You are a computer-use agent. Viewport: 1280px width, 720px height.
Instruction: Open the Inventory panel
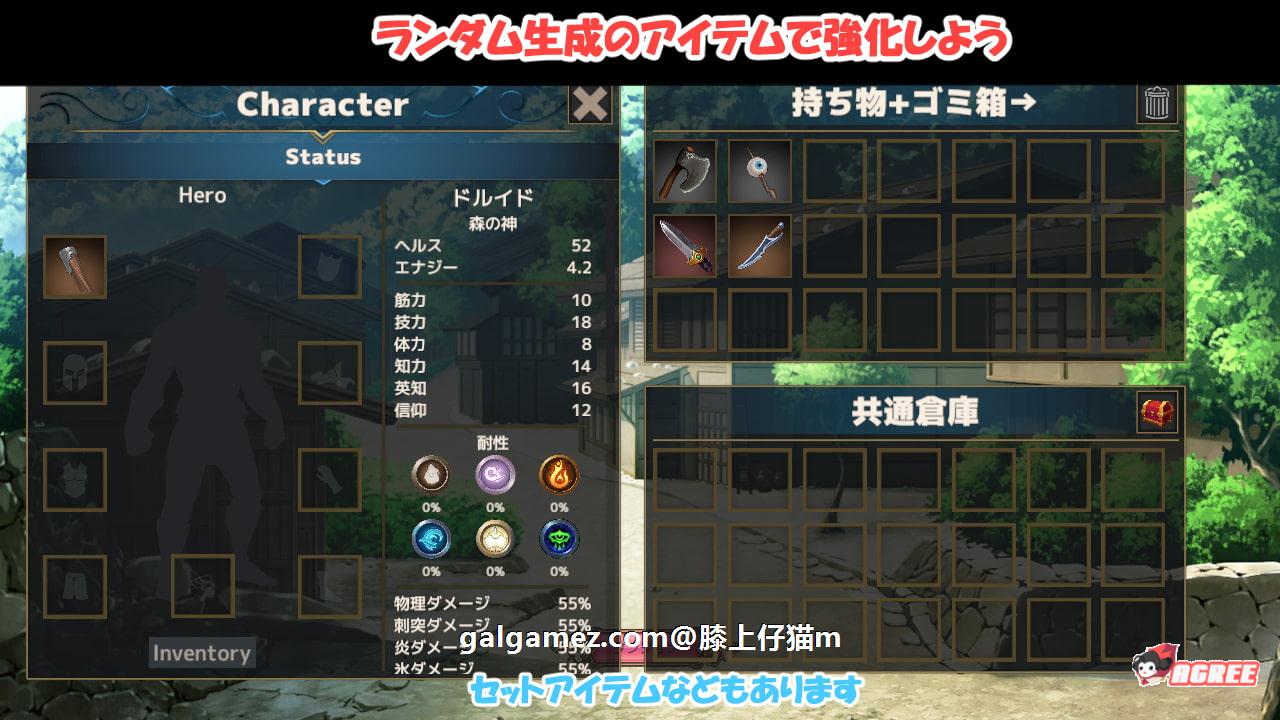click(201, 653)
